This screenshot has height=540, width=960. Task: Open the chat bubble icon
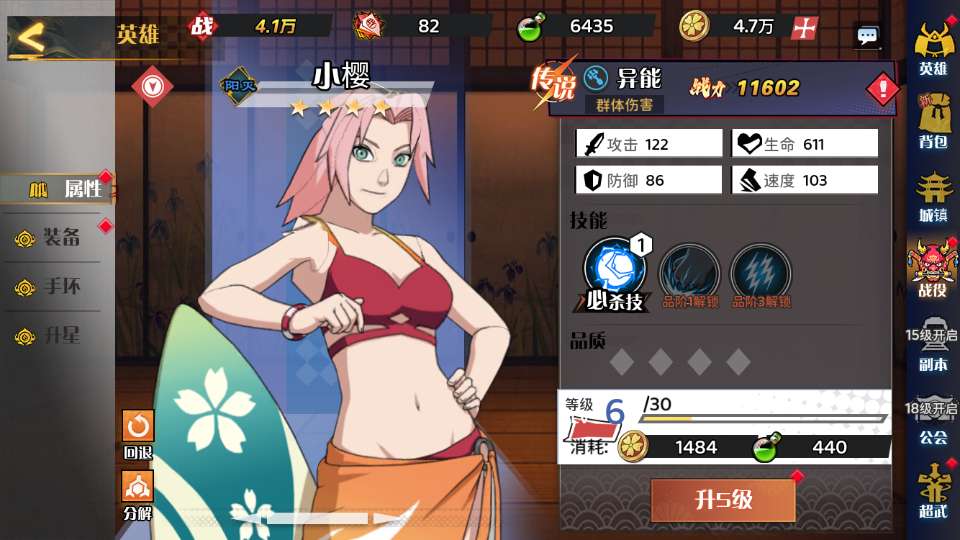[x=867, y=37]
